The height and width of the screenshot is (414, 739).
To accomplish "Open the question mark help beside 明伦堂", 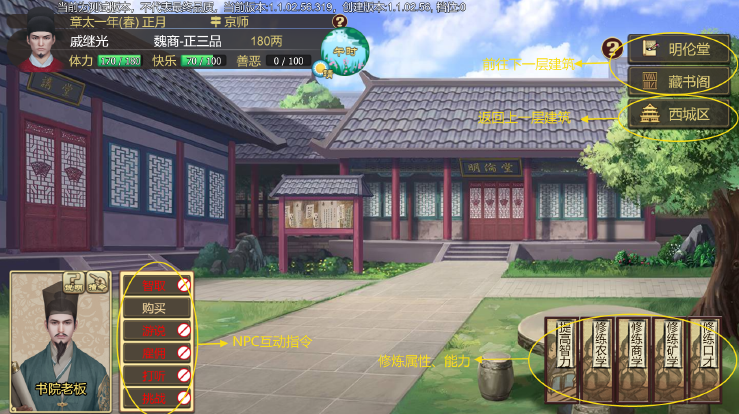I will (612, 47).
